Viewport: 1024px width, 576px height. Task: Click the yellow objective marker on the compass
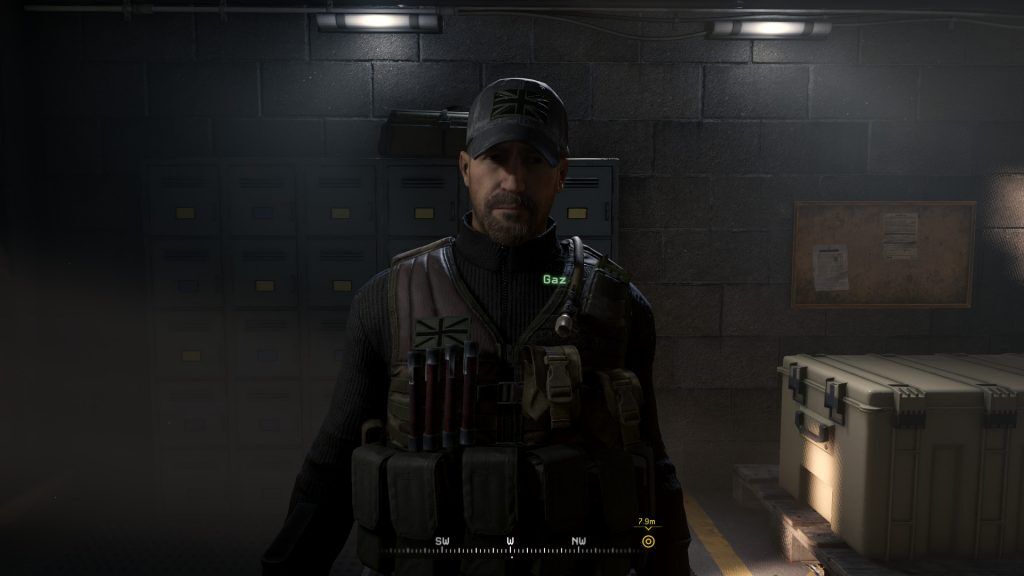point(648,541)
